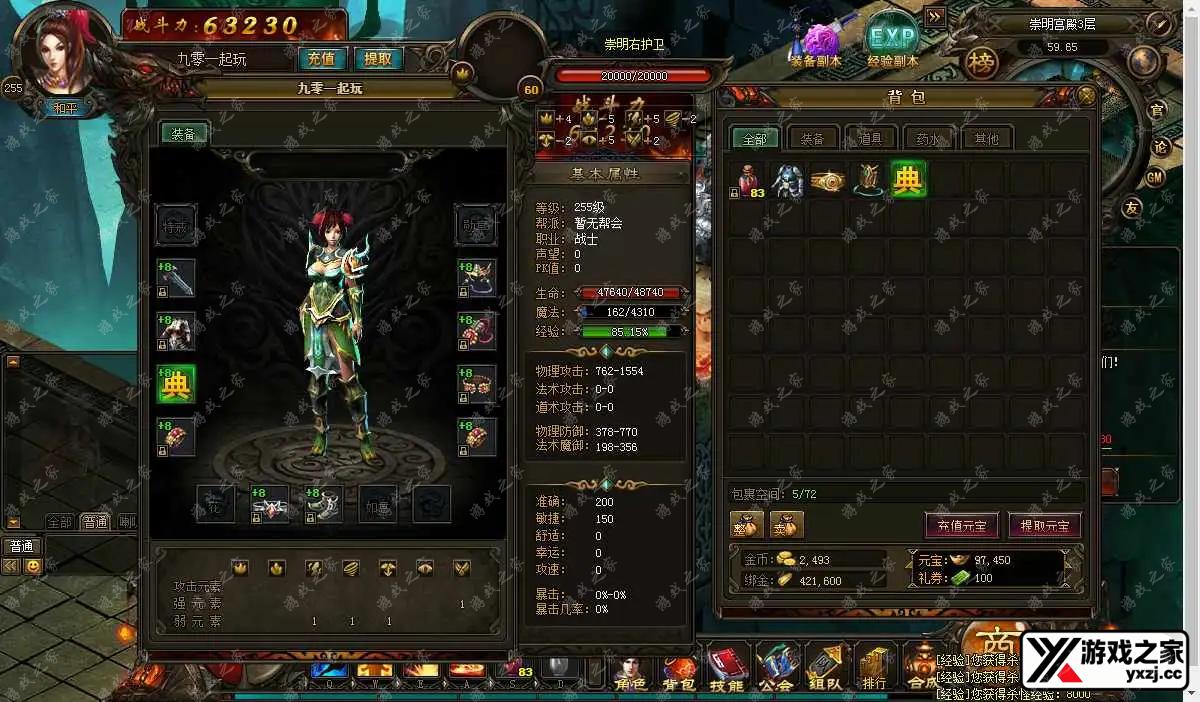Click the 充值元宝 recharge button
The image size is (1200, 702).
point(961,525)
